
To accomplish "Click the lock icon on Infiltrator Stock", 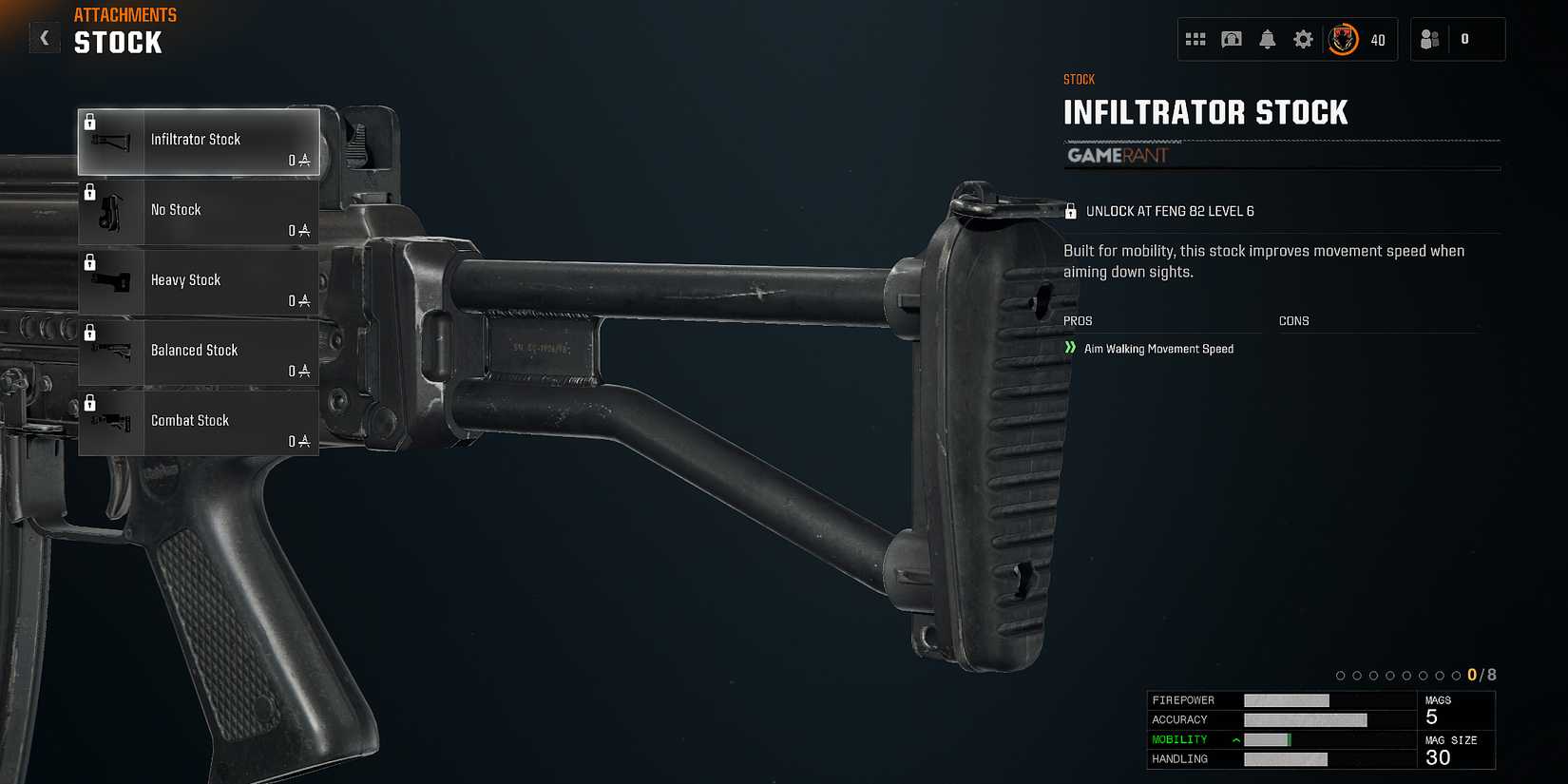I will coord(91,121).
